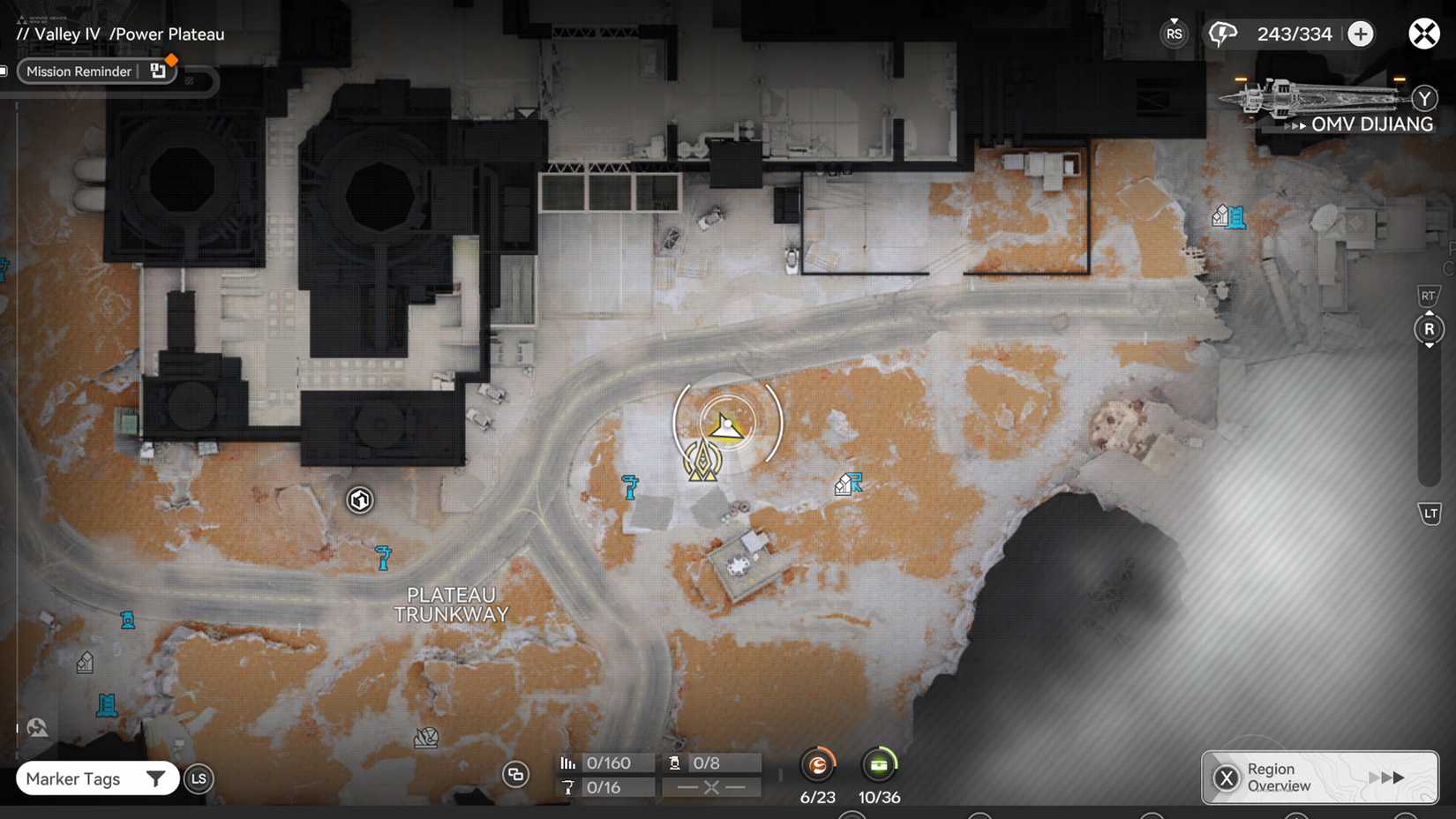Click the brain energy icon near the 243/334 counter
The height and width of the screenshot is (819, 1456).
tap(1222, 33)
